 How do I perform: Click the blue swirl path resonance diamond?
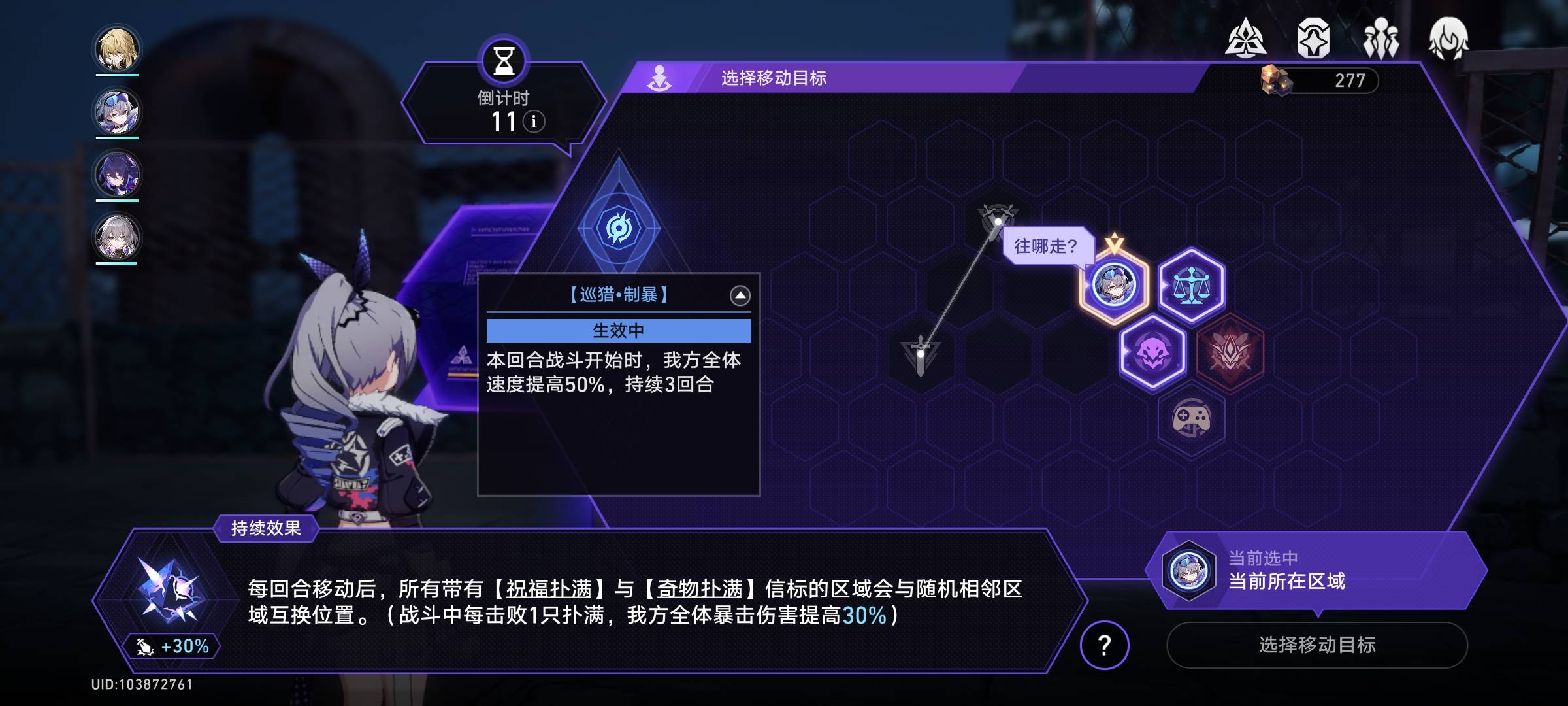click(x=618, y=227)
